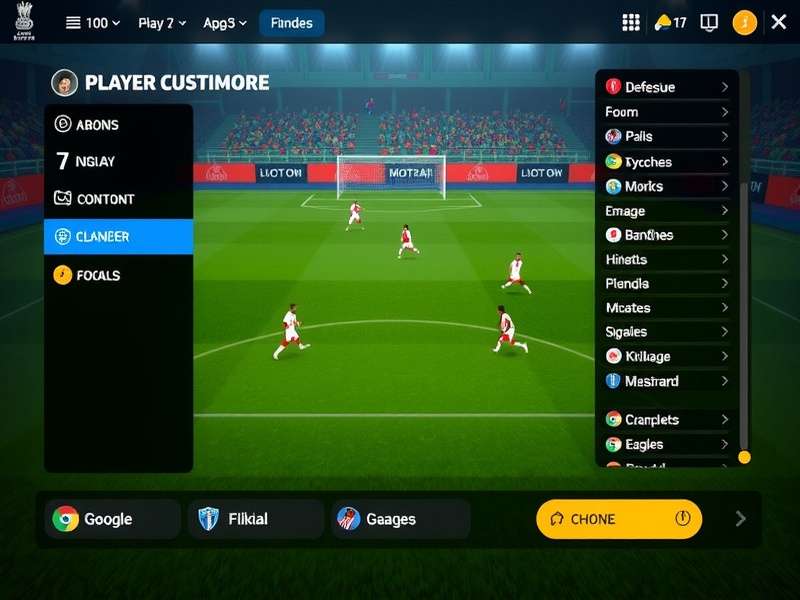Select the Flikial shield button

[x=255, y=519]
